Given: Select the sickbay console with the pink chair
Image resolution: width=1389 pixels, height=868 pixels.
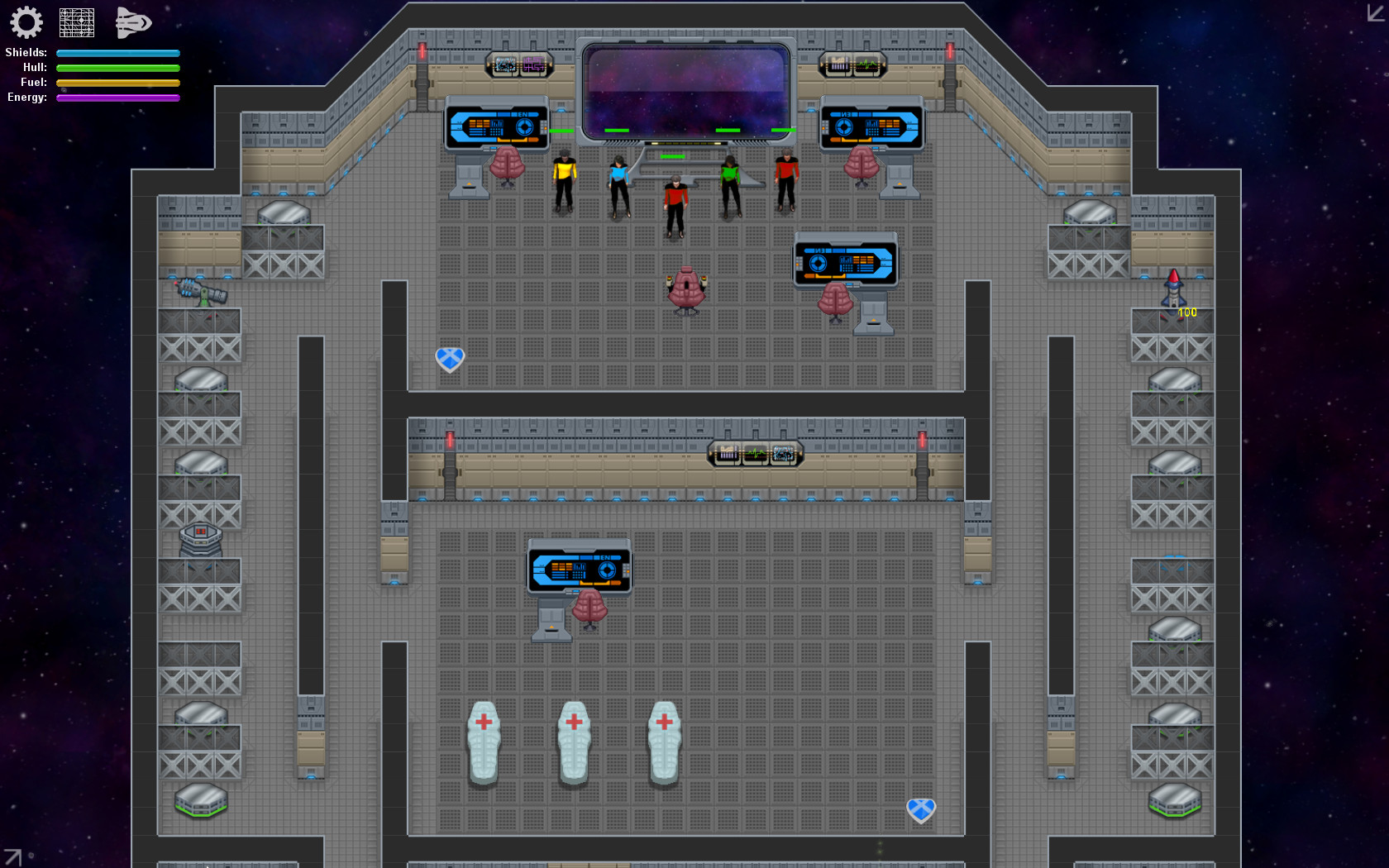Looking at the screenshot, I should pyautogui.click(x=579, y=567).
